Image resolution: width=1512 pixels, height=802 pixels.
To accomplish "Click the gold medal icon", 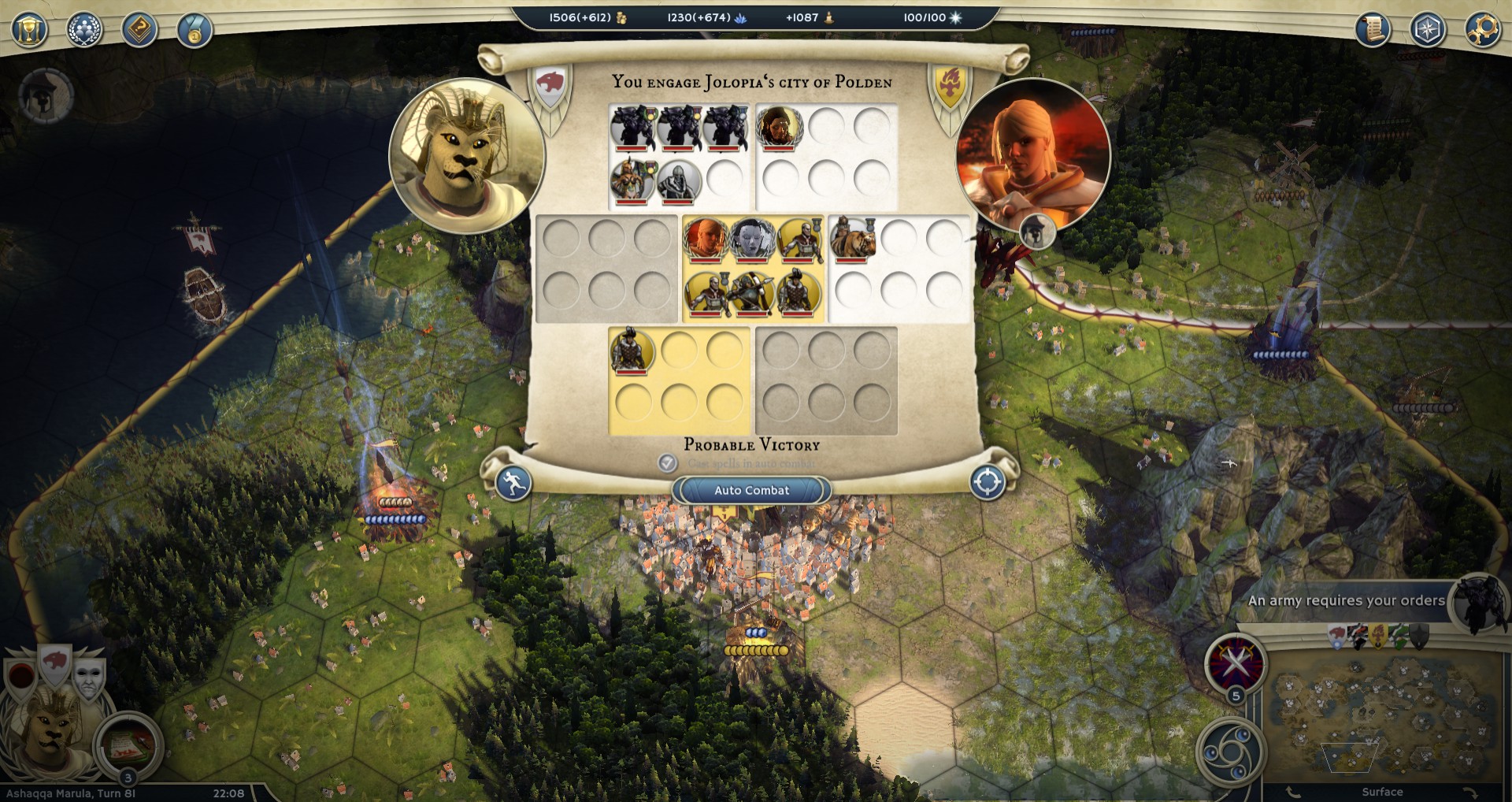I will point(194,31).
